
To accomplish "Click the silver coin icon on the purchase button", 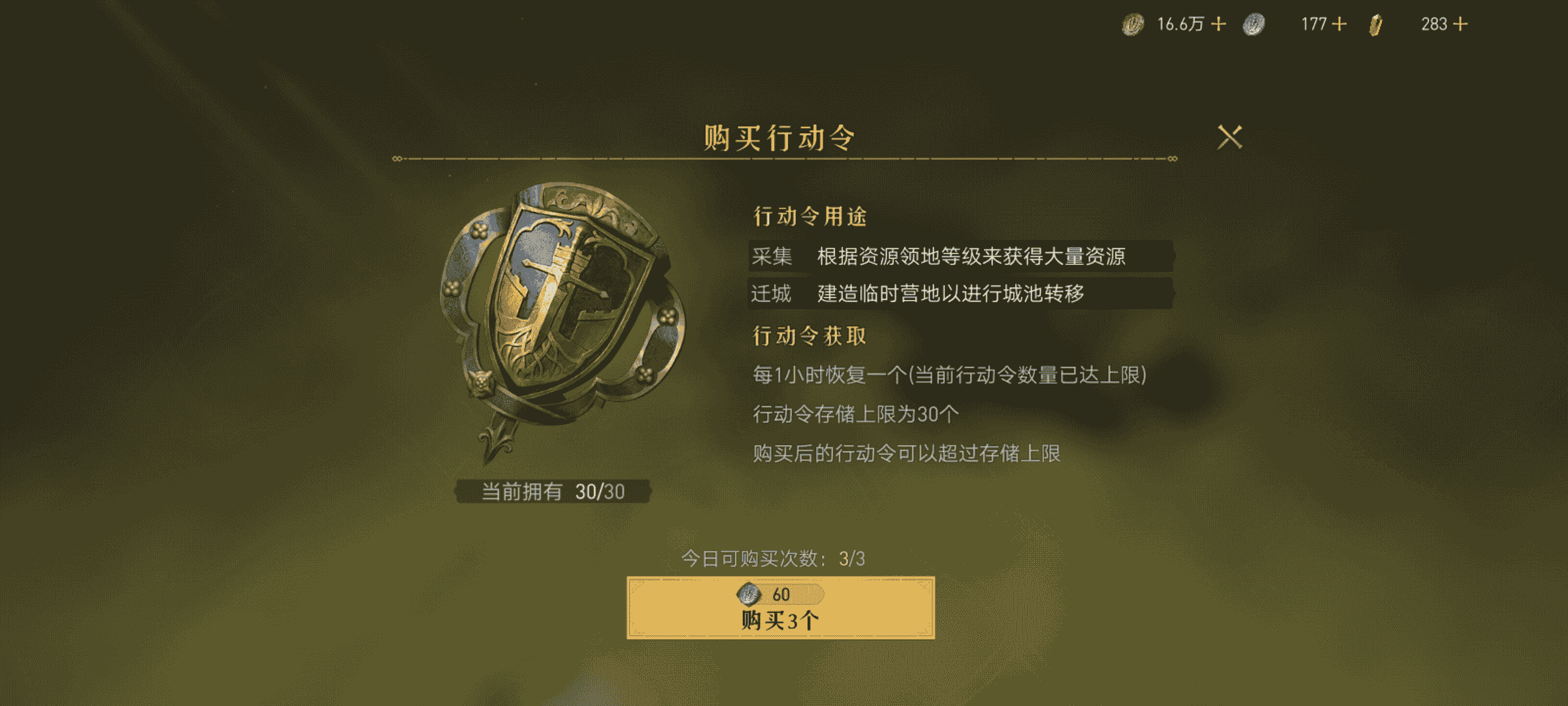I will 749,594.
